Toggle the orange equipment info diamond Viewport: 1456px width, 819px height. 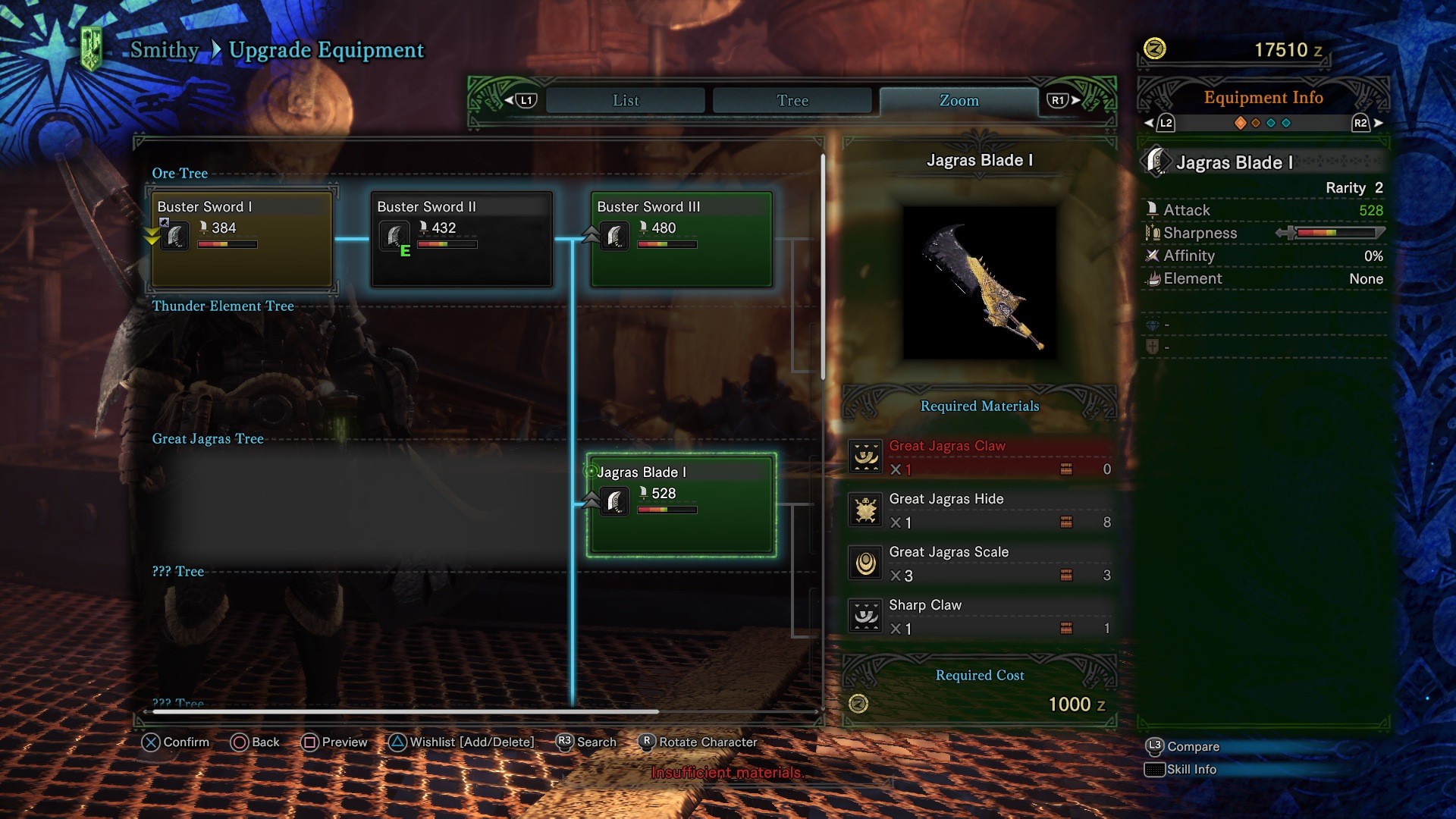pos(1241,121)
